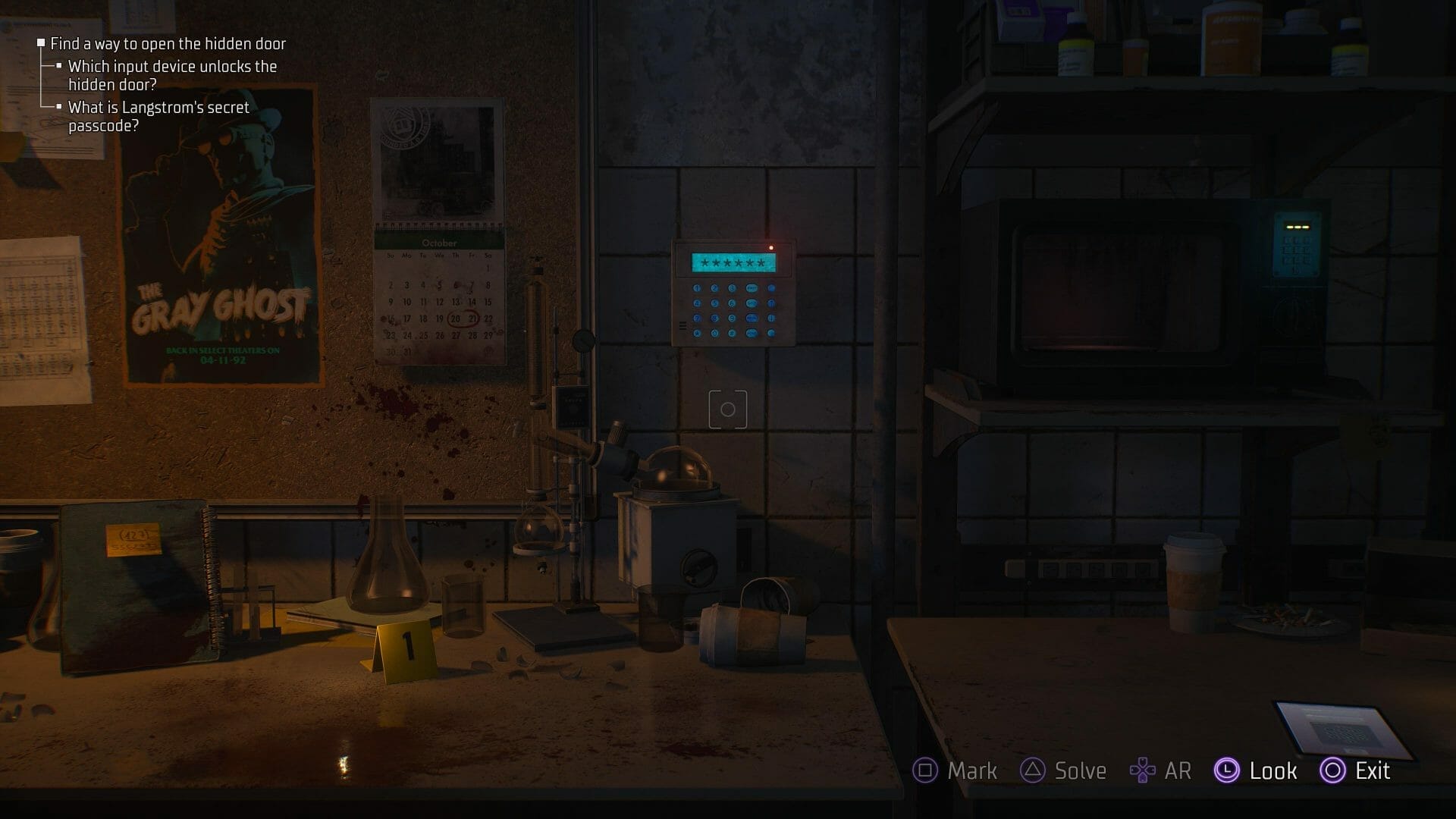Image resolution: width=1456 pixels, height=819 pixels.
Task: Click the square investigation reticle
Action: coord(727,409)
